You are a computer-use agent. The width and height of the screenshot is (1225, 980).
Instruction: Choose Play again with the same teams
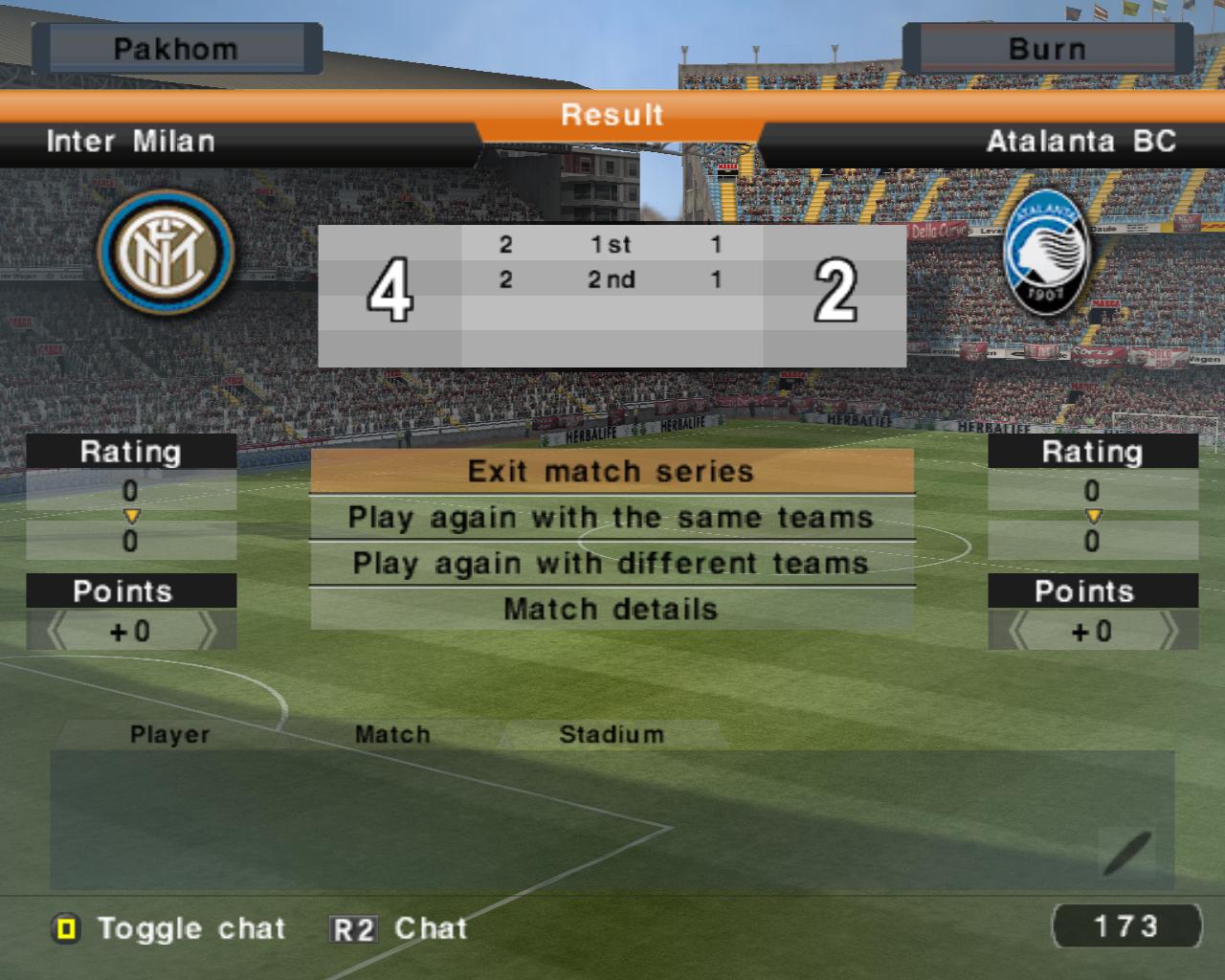(611, 518)
